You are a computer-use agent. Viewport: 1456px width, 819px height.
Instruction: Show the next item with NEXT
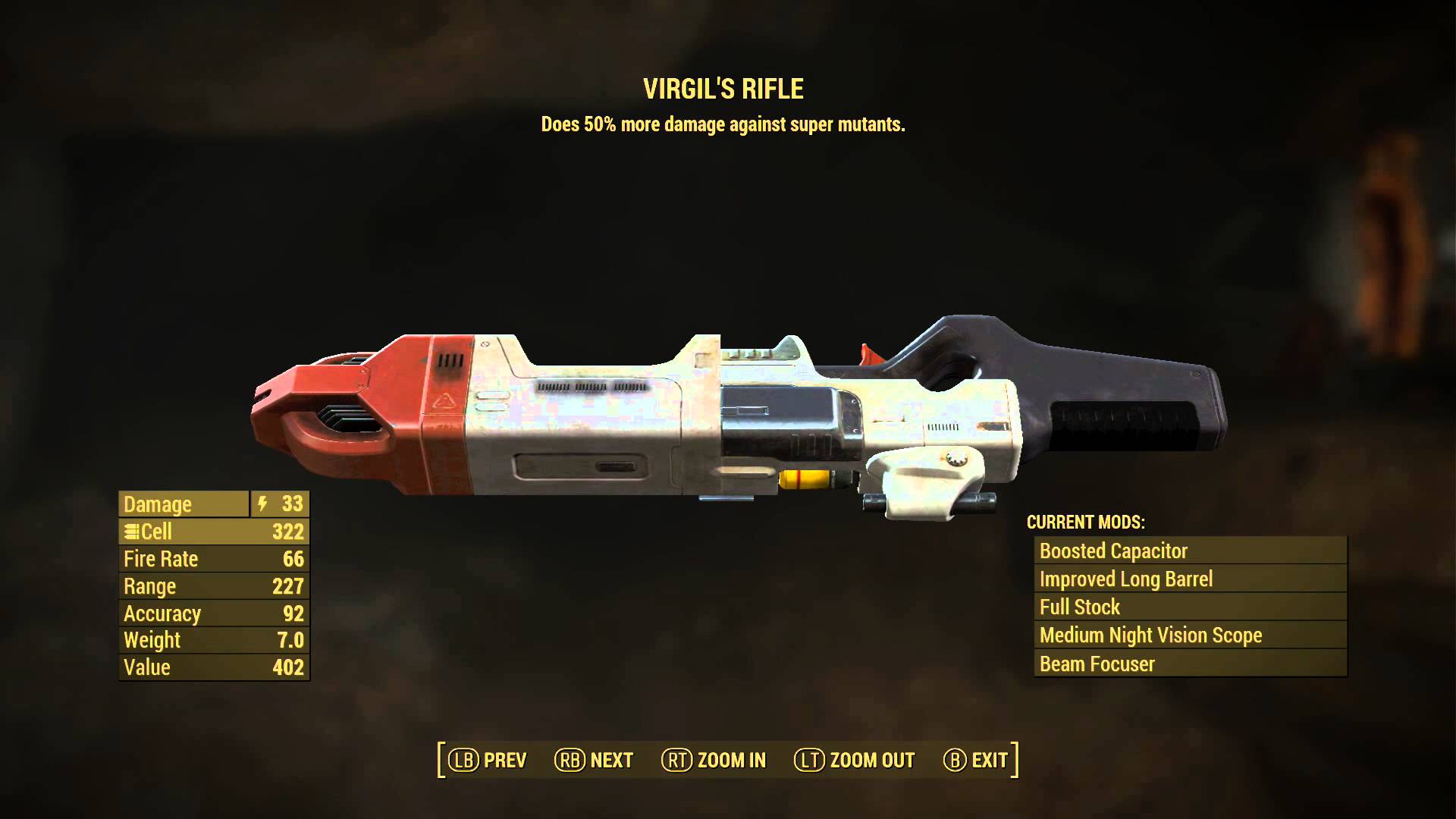[594, 760]
